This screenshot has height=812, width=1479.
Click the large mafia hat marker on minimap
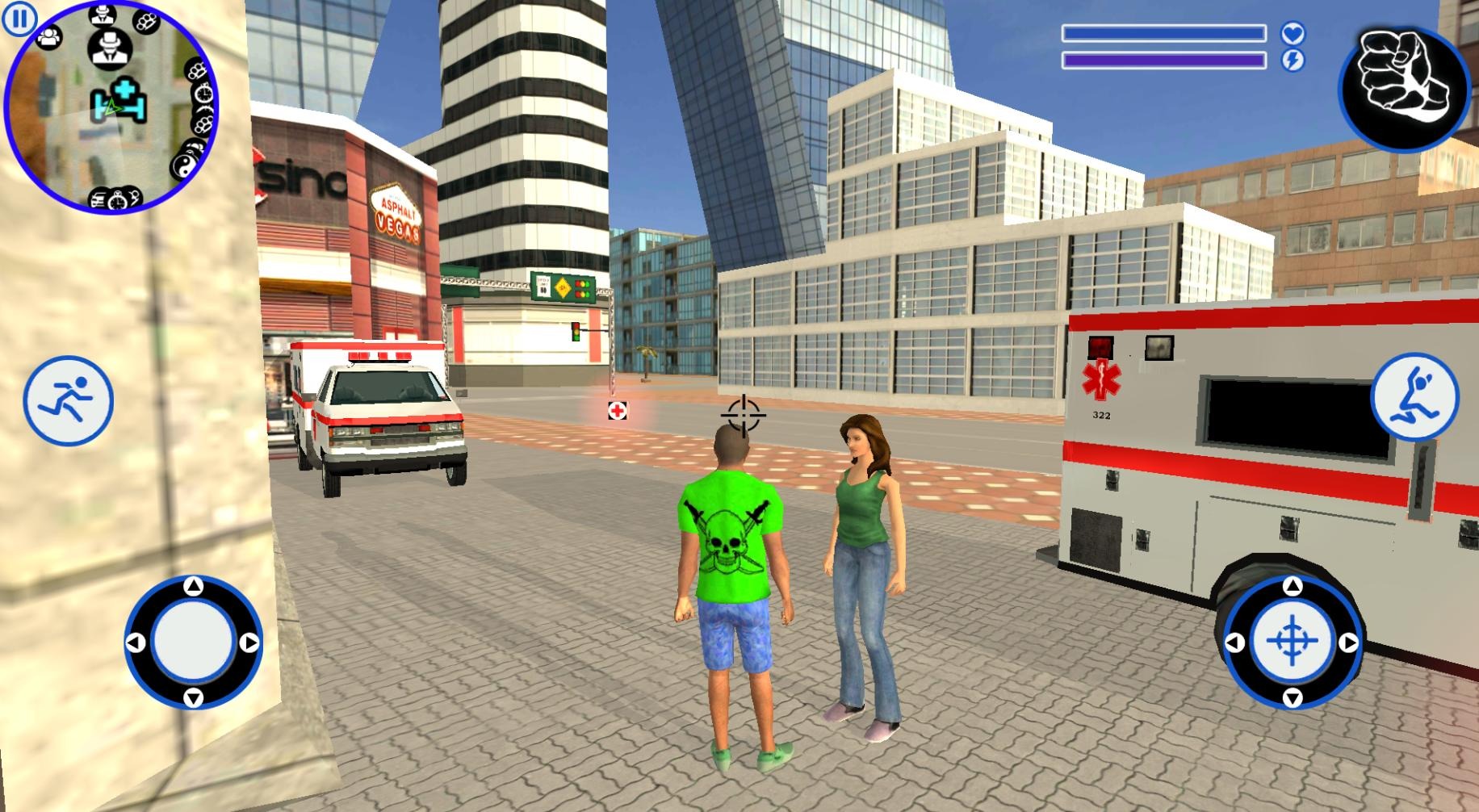pos(107,48)
